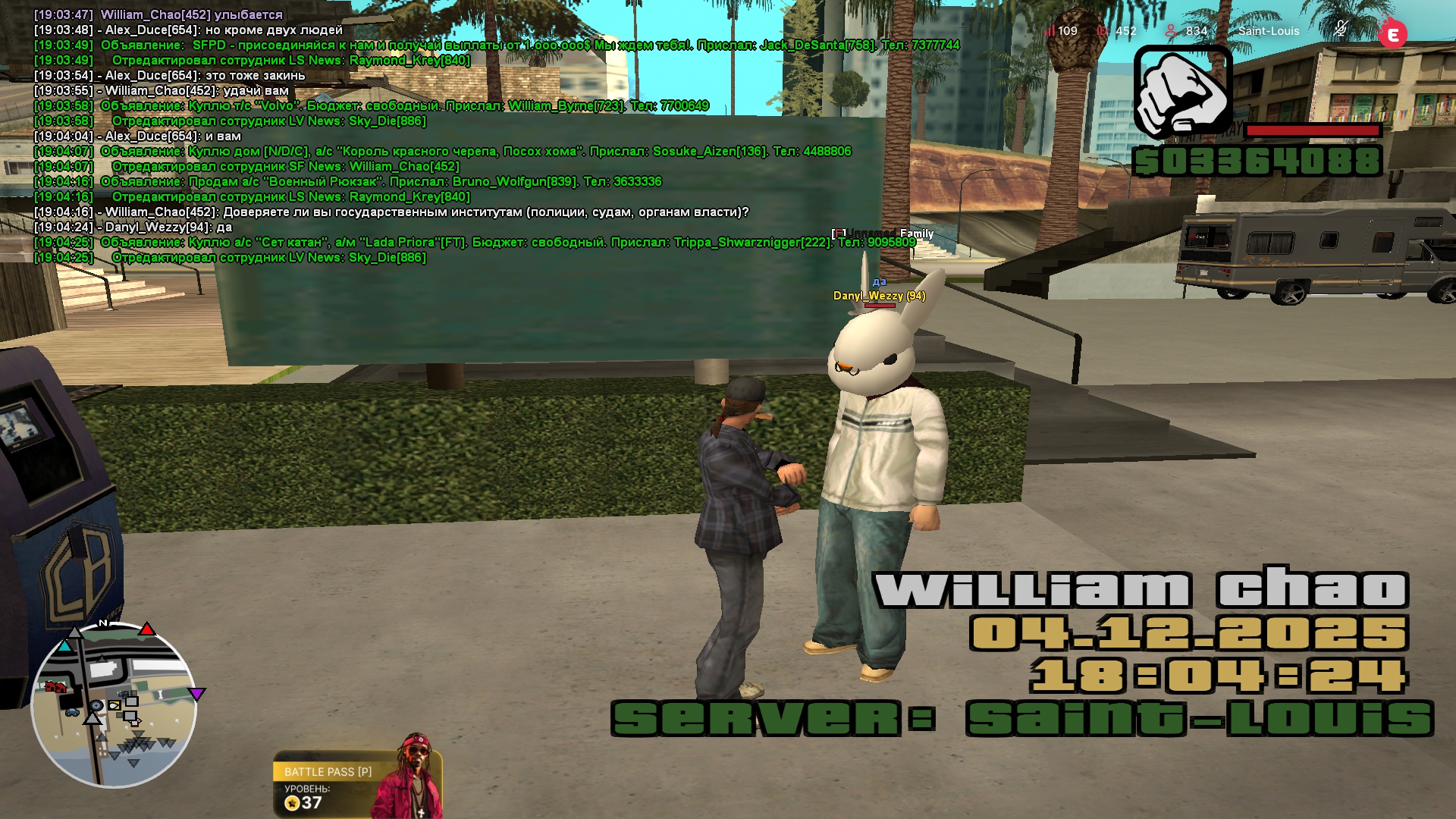Select the cyan triangle marker on minimap
This screenshot has width=1456, height=819.
(x=65, y=646)
